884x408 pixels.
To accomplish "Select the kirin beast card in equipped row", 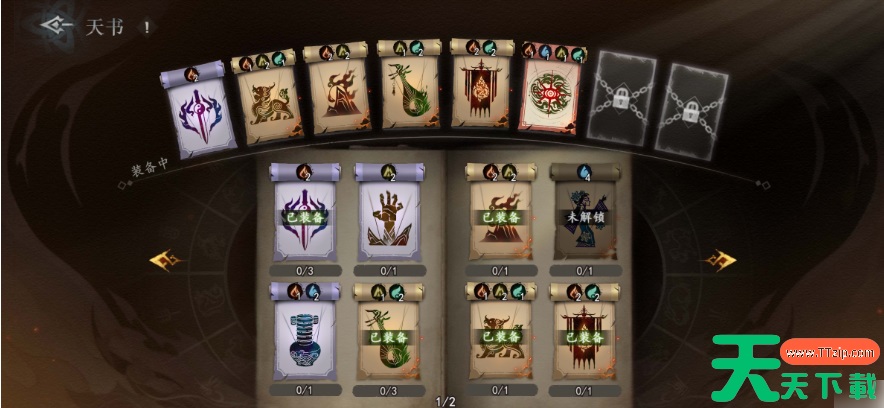I will 265,100.
